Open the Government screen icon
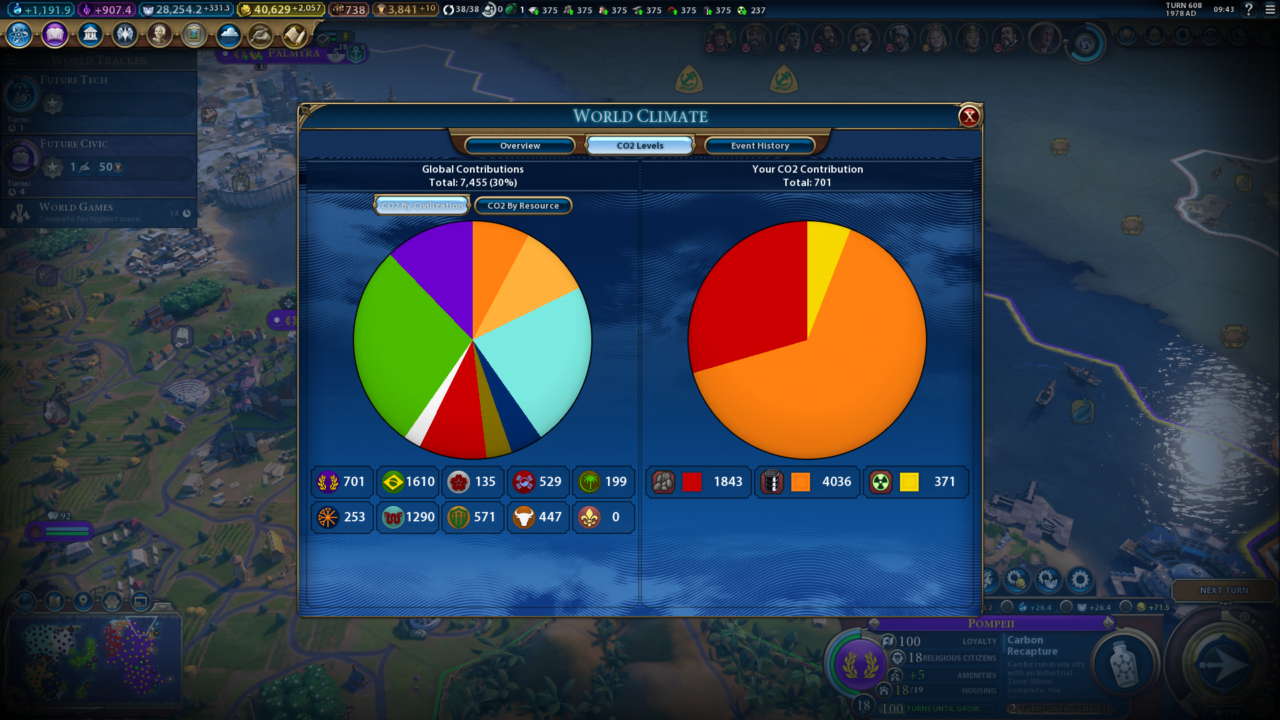The image size is (1280, 720). point(89,34)
